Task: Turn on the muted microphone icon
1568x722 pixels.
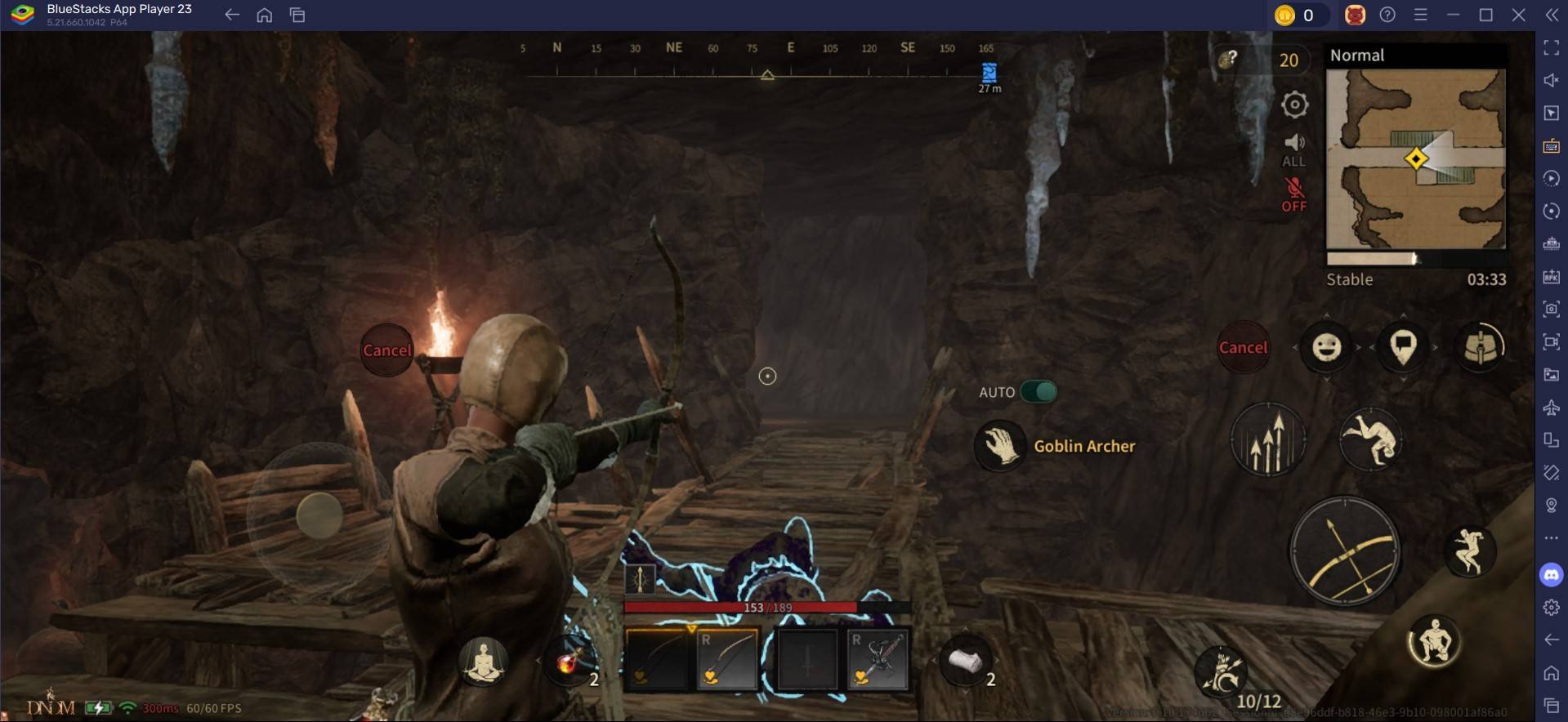Action: coord(1294,194)
